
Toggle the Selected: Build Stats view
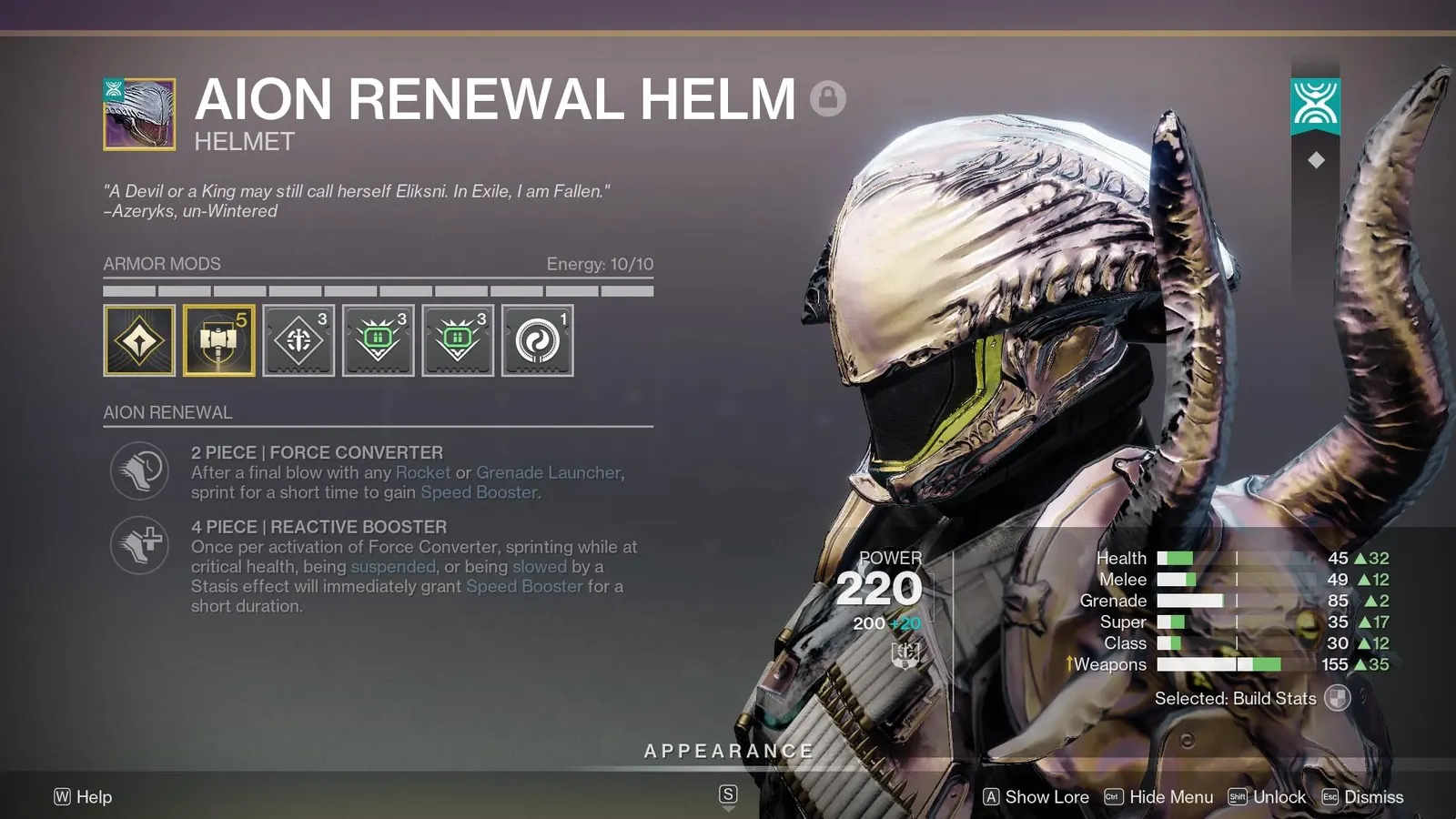[x=1337, y=699]
